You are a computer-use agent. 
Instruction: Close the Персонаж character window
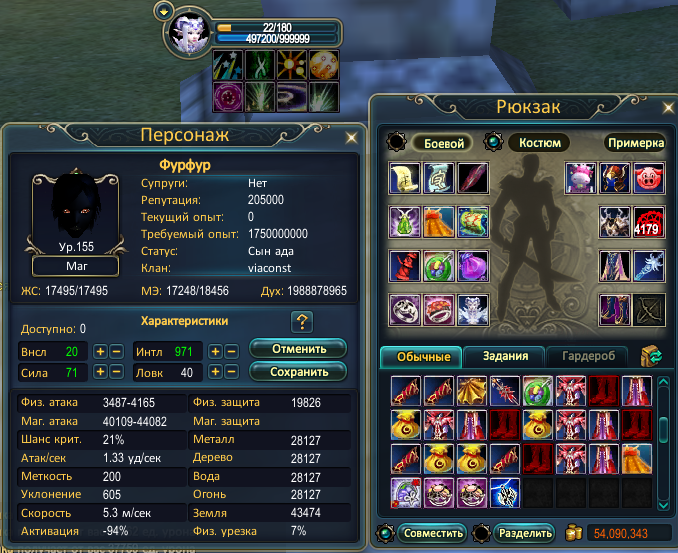tap(350, 137)
